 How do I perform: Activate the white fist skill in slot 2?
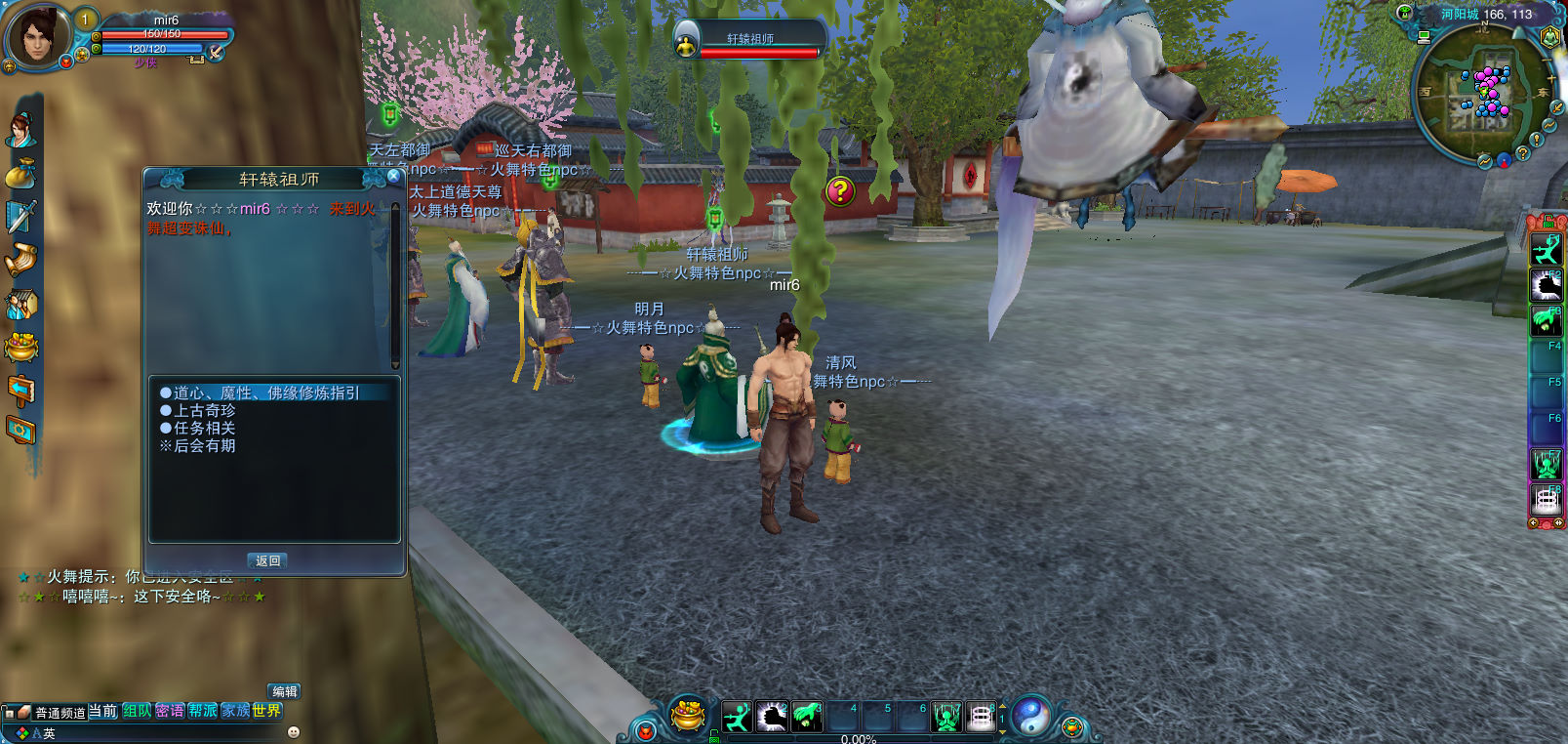click(x=772, y=718)
